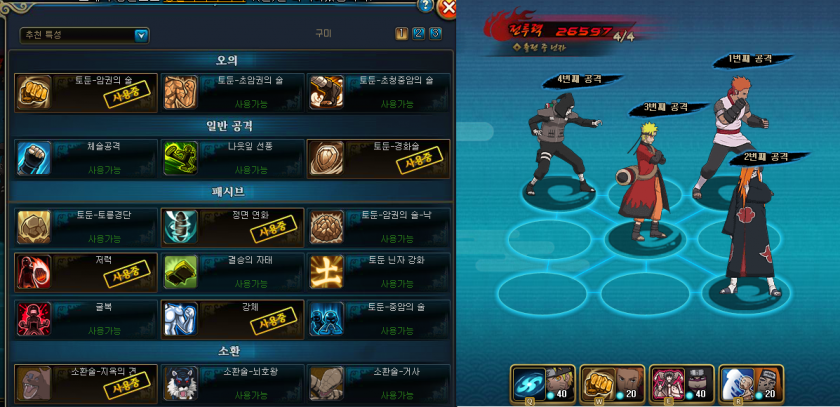Select the 정면 연화 passive
Screen dimensions: 840x407
click(x=231, y=227)
